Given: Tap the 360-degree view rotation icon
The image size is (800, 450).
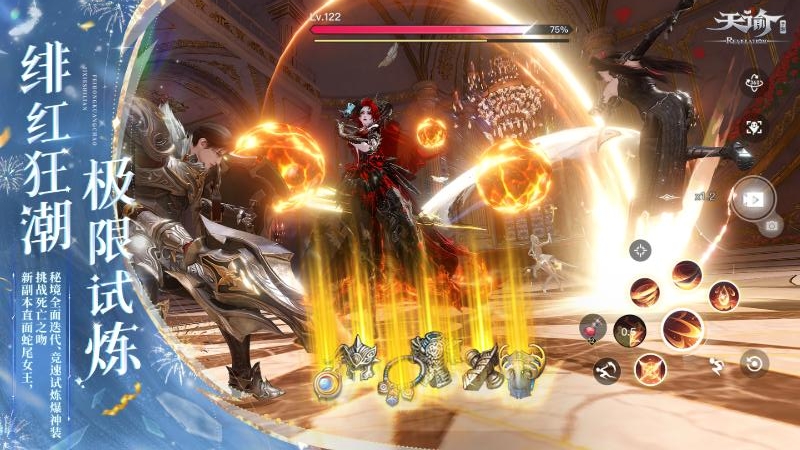Looking at the screenshot, I should [754, 83].
